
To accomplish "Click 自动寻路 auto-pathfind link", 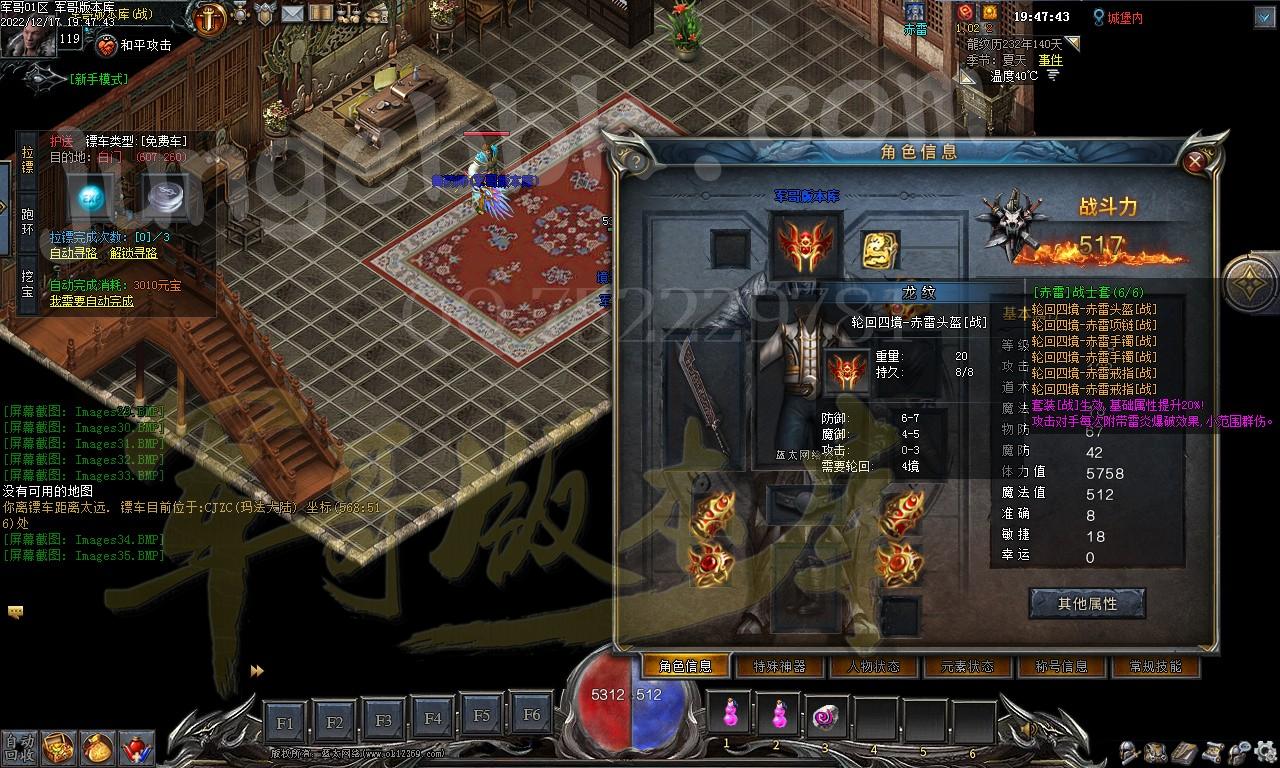I will tap(74, 253).
